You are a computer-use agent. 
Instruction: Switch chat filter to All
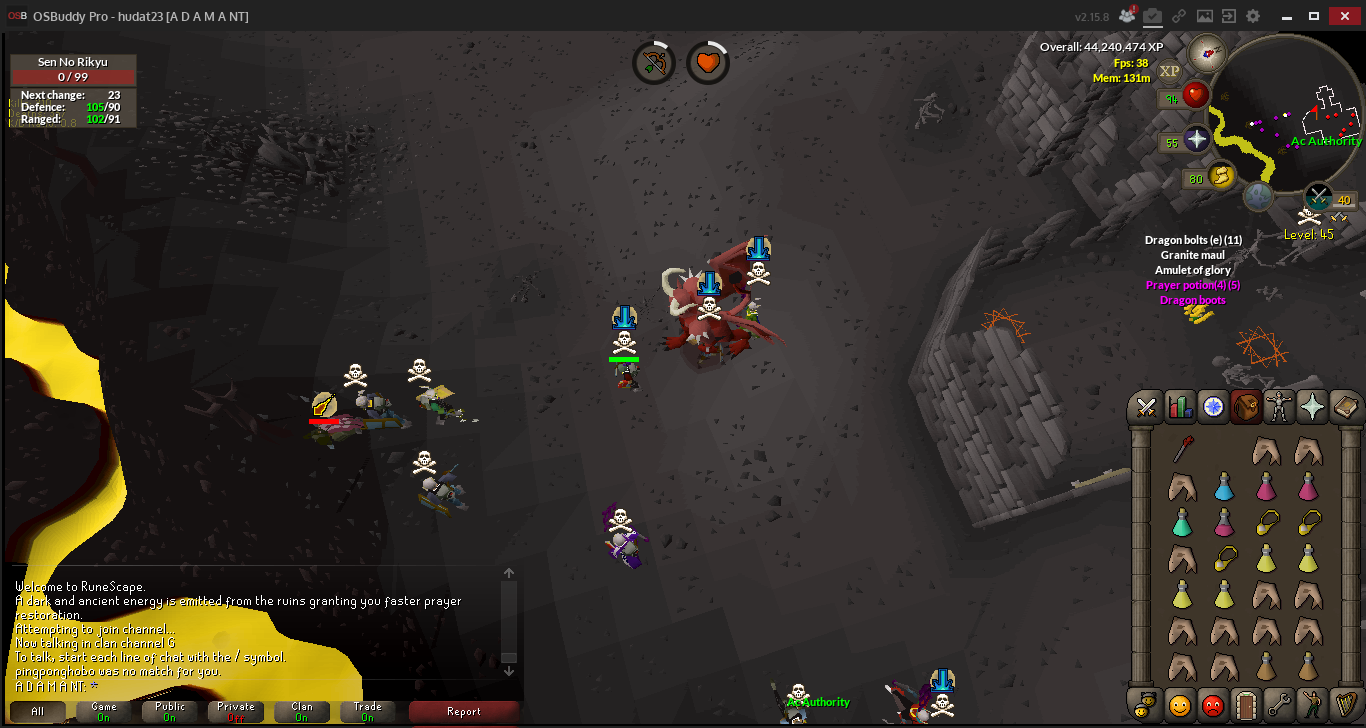tap(37, 711)
